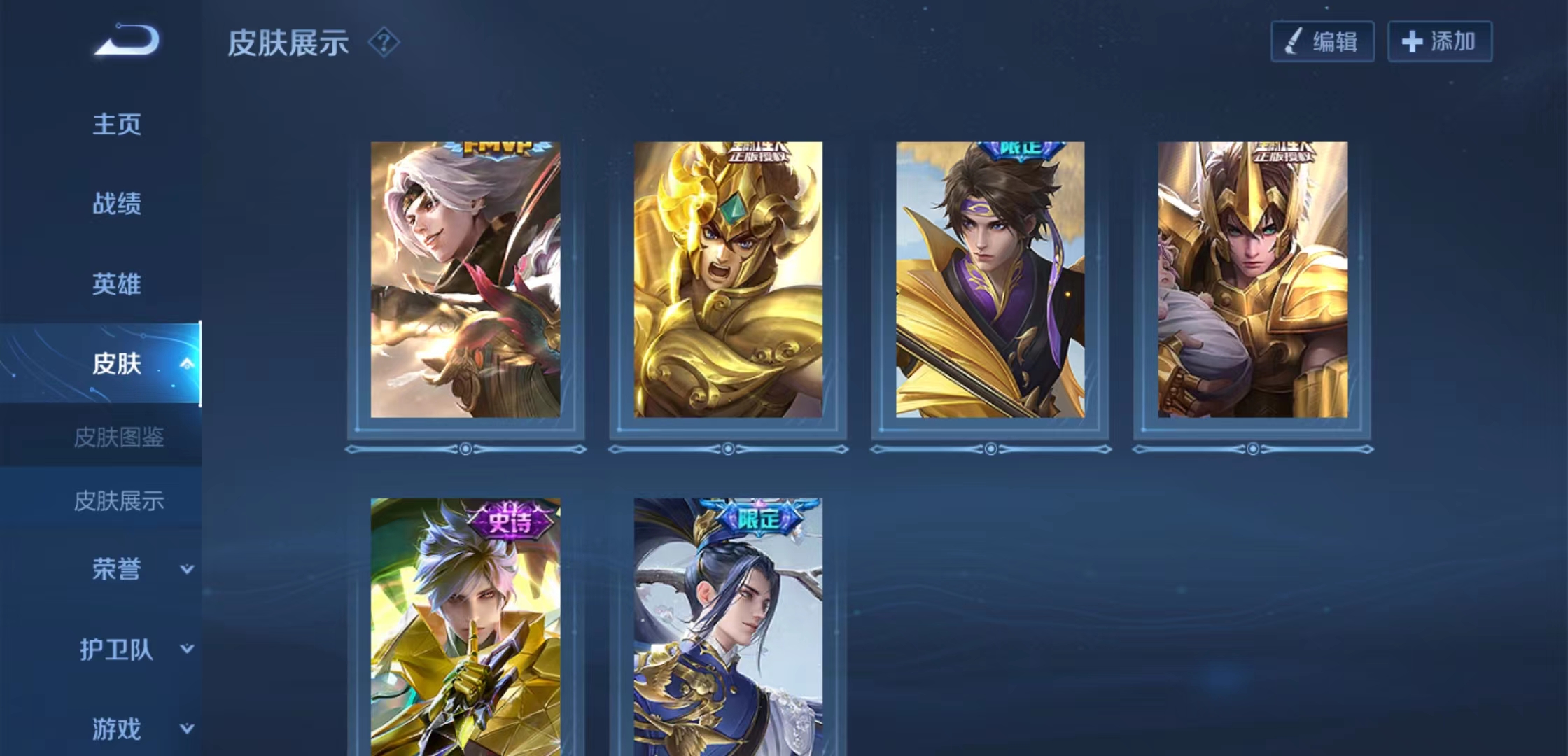Screen dimensions: 1568x756
Task: Switch to the 战绩 match record tab
Action: [x=117, y=204]
